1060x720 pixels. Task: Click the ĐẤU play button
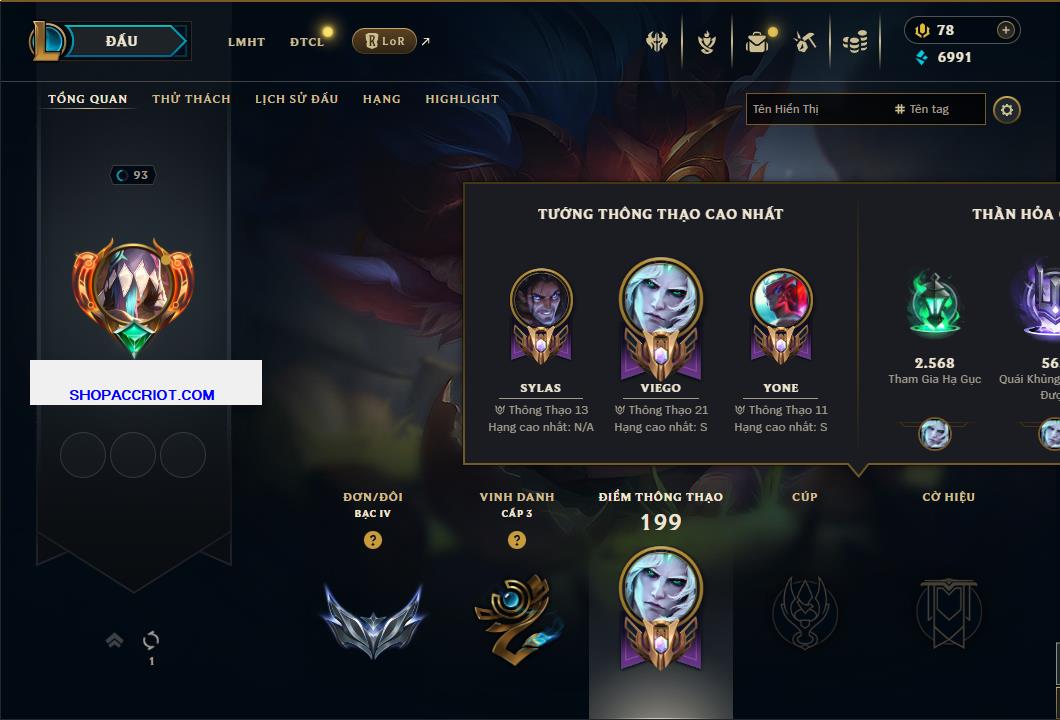(122, 41)
